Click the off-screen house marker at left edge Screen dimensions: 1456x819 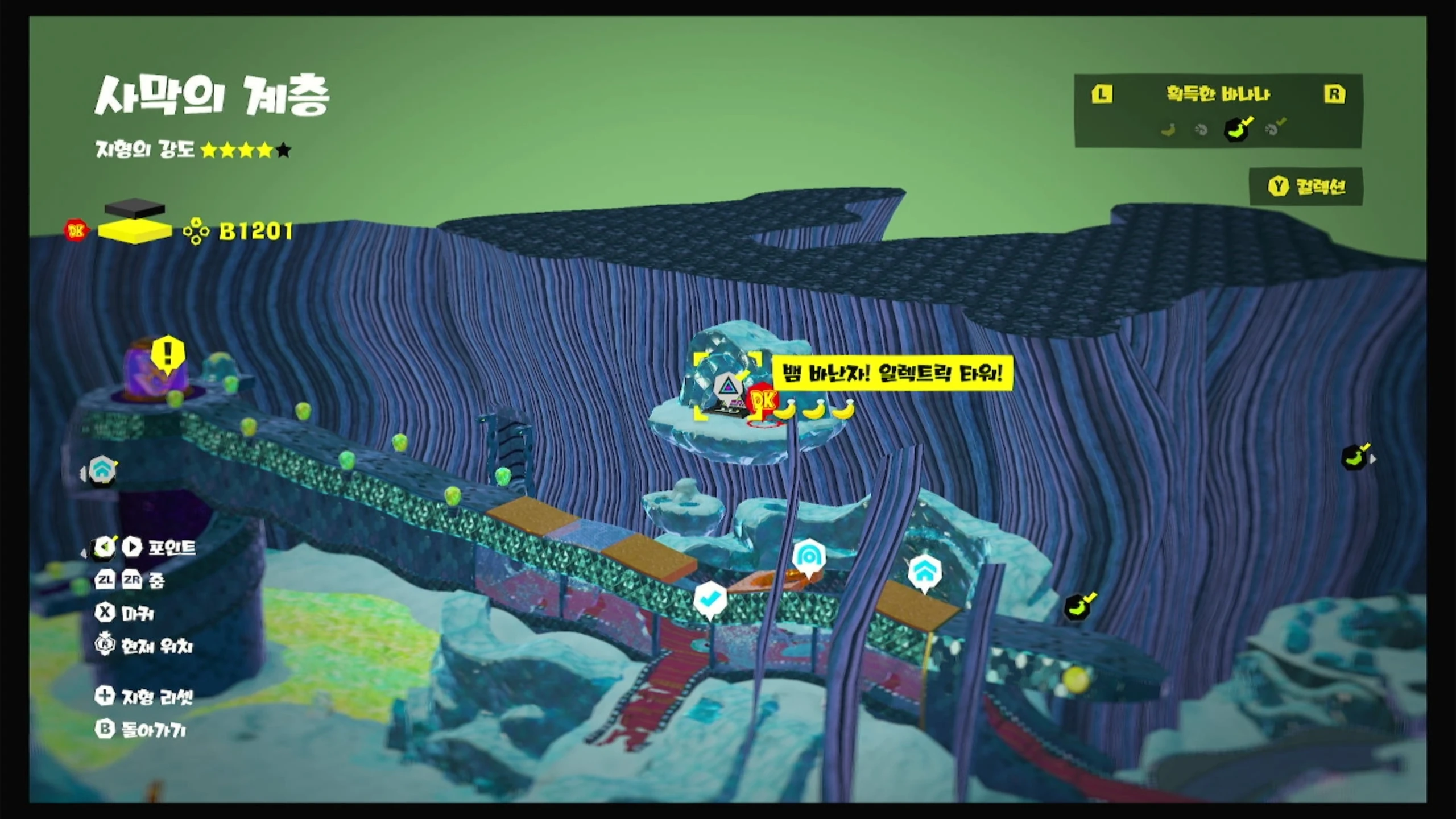[102, 471]
